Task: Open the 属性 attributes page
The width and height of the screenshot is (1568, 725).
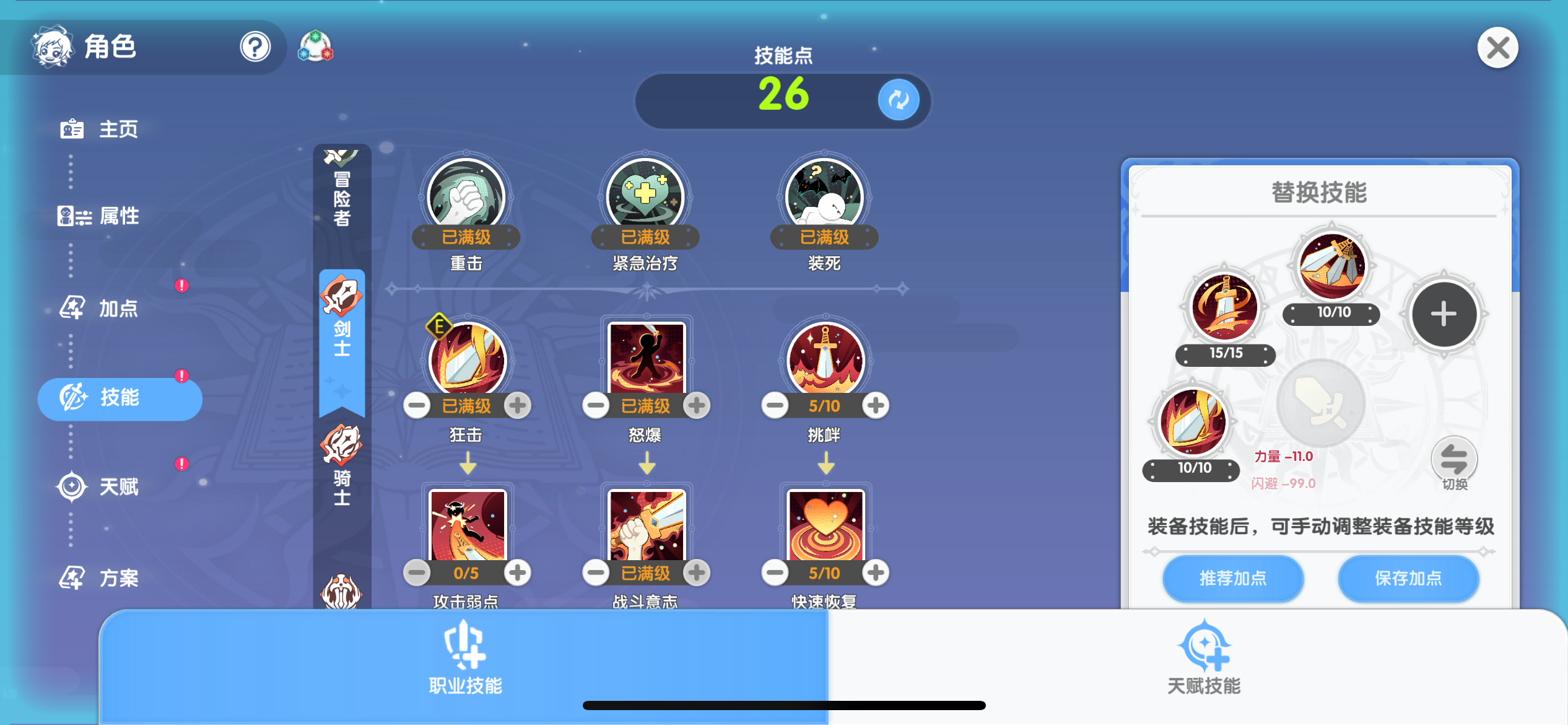Action: [x=99, y=216]
